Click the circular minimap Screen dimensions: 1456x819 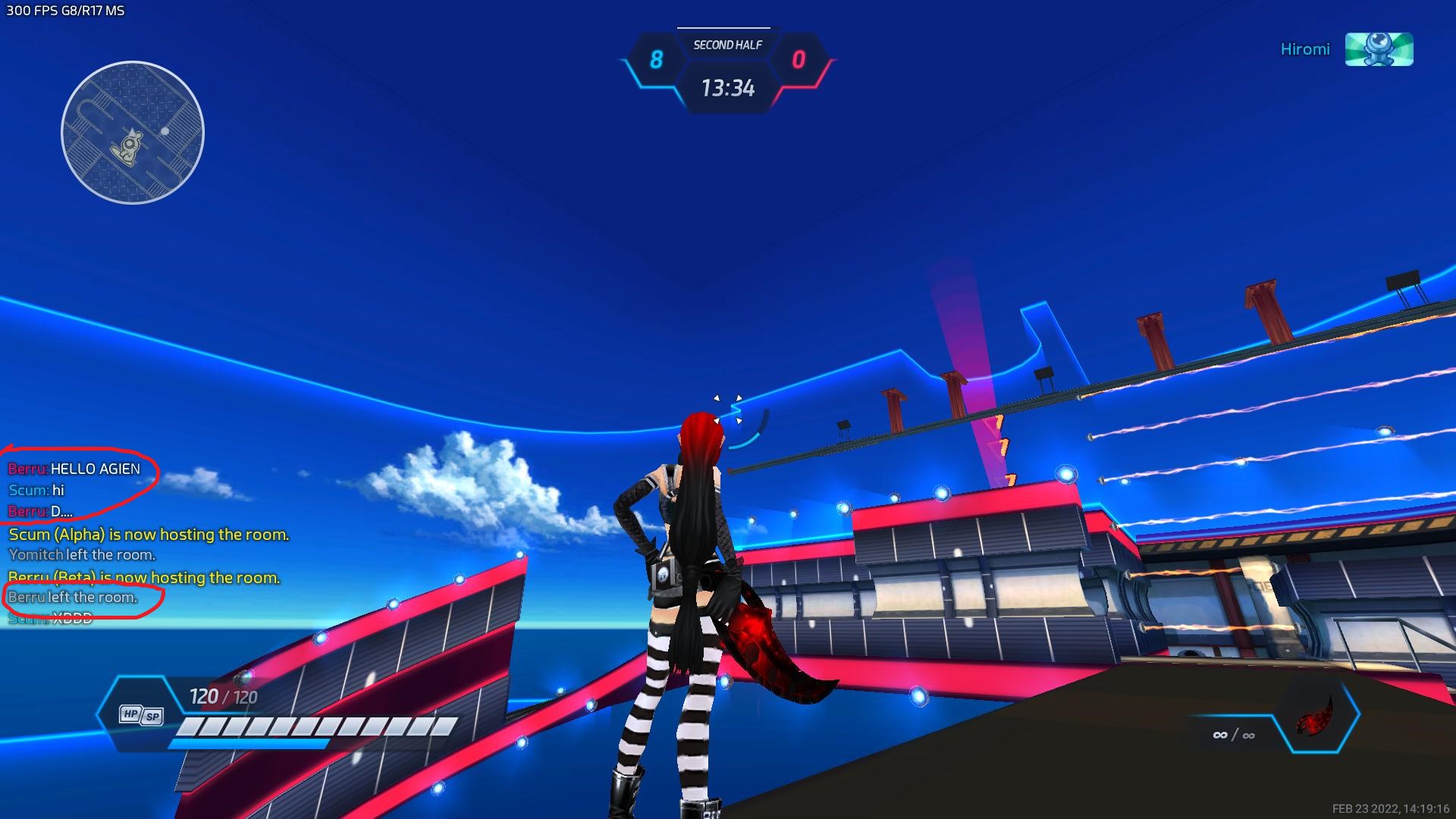[x=133, y=133]
